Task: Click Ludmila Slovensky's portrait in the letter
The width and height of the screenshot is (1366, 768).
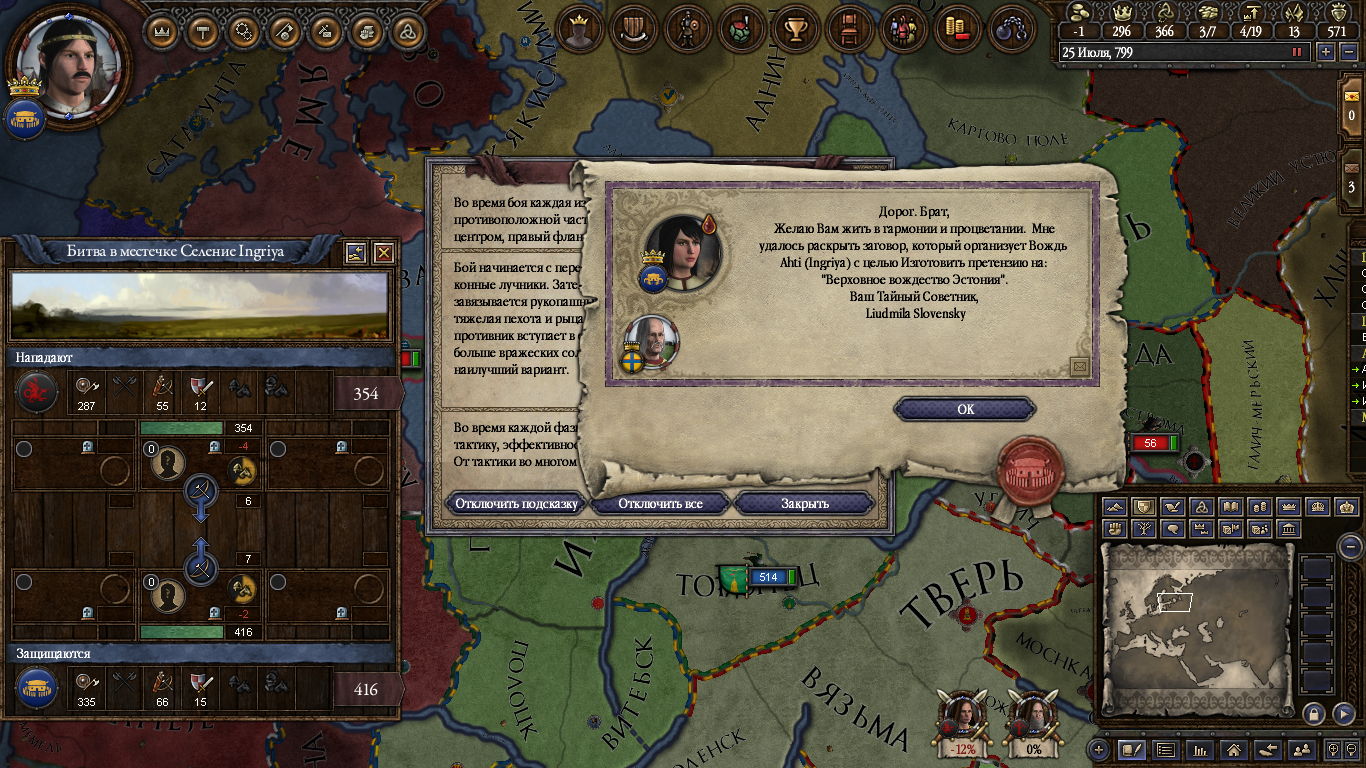Action: 682,248
